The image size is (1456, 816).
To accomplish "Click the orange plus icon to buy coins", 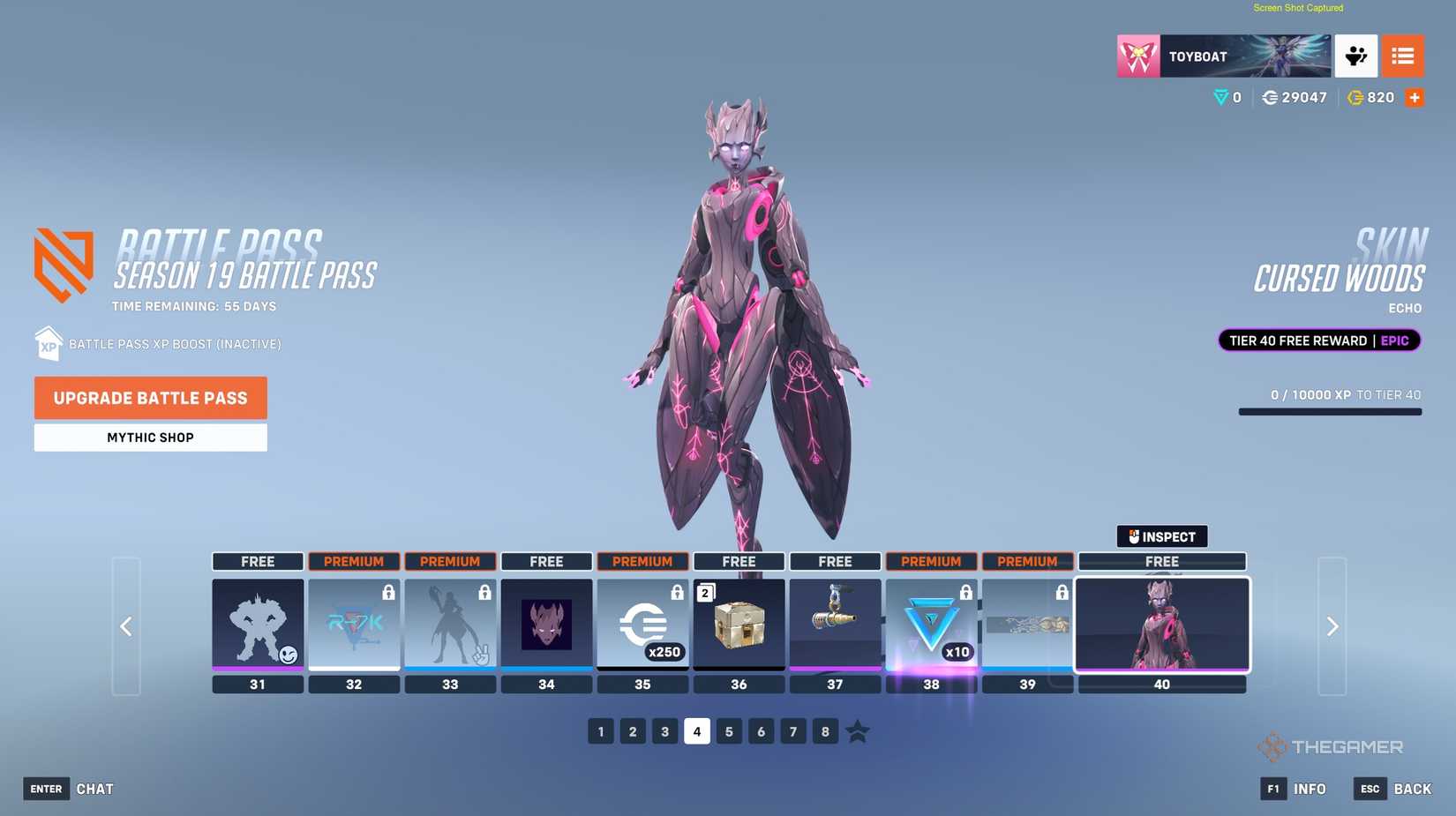I will pos(1415,98).
